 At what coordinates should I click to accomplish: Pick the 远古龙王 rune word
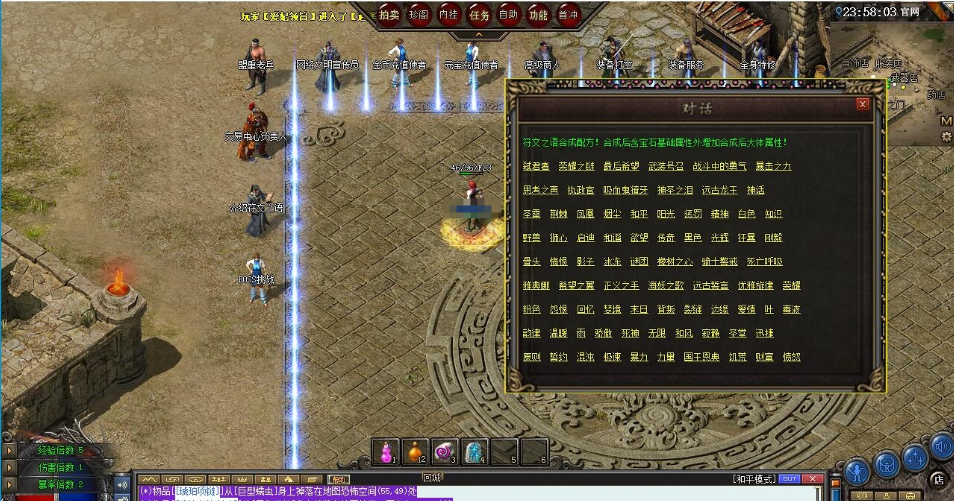[x=718, y=190]
